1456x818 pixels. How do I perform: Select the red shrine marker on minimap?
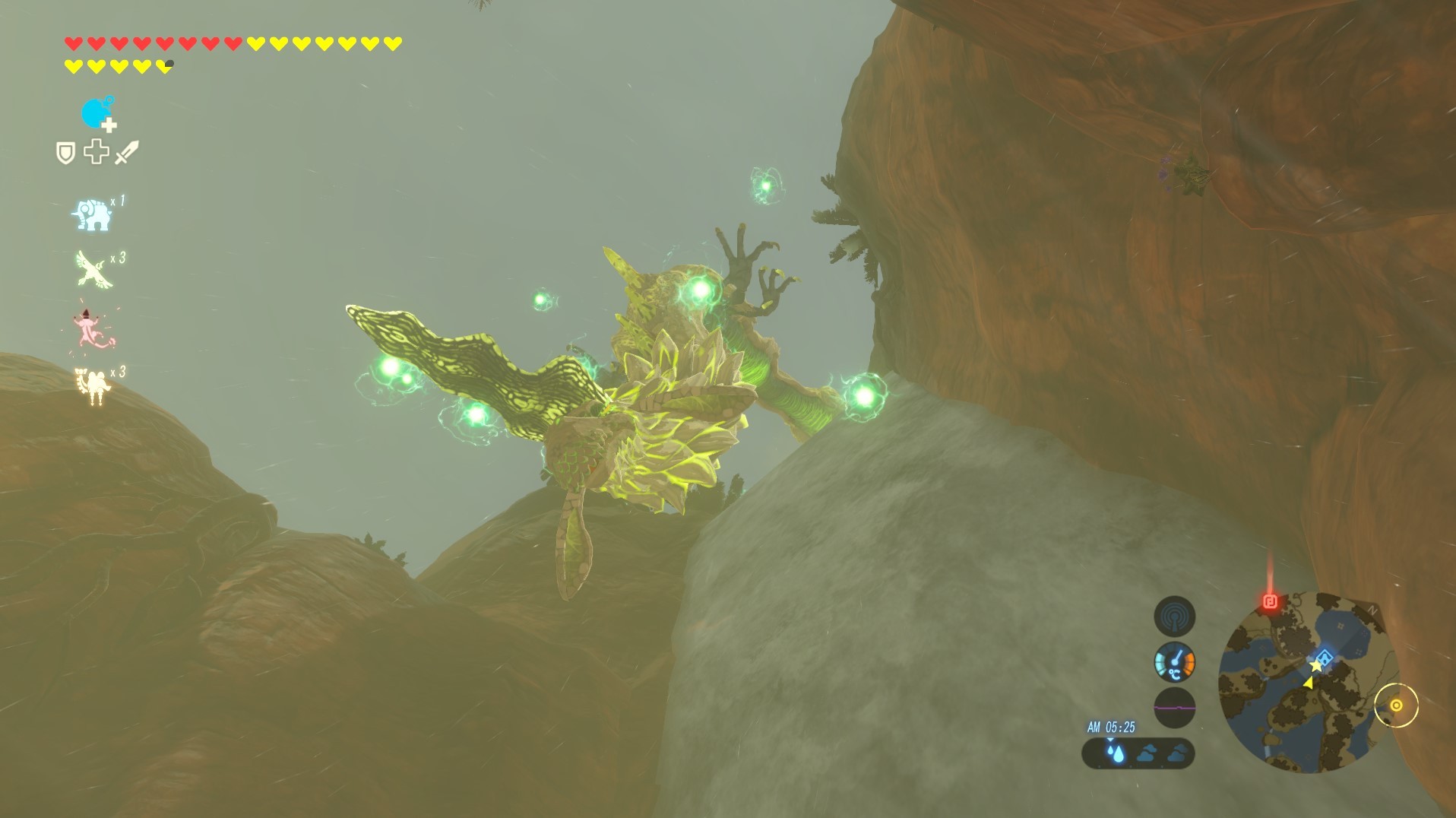1269,603
